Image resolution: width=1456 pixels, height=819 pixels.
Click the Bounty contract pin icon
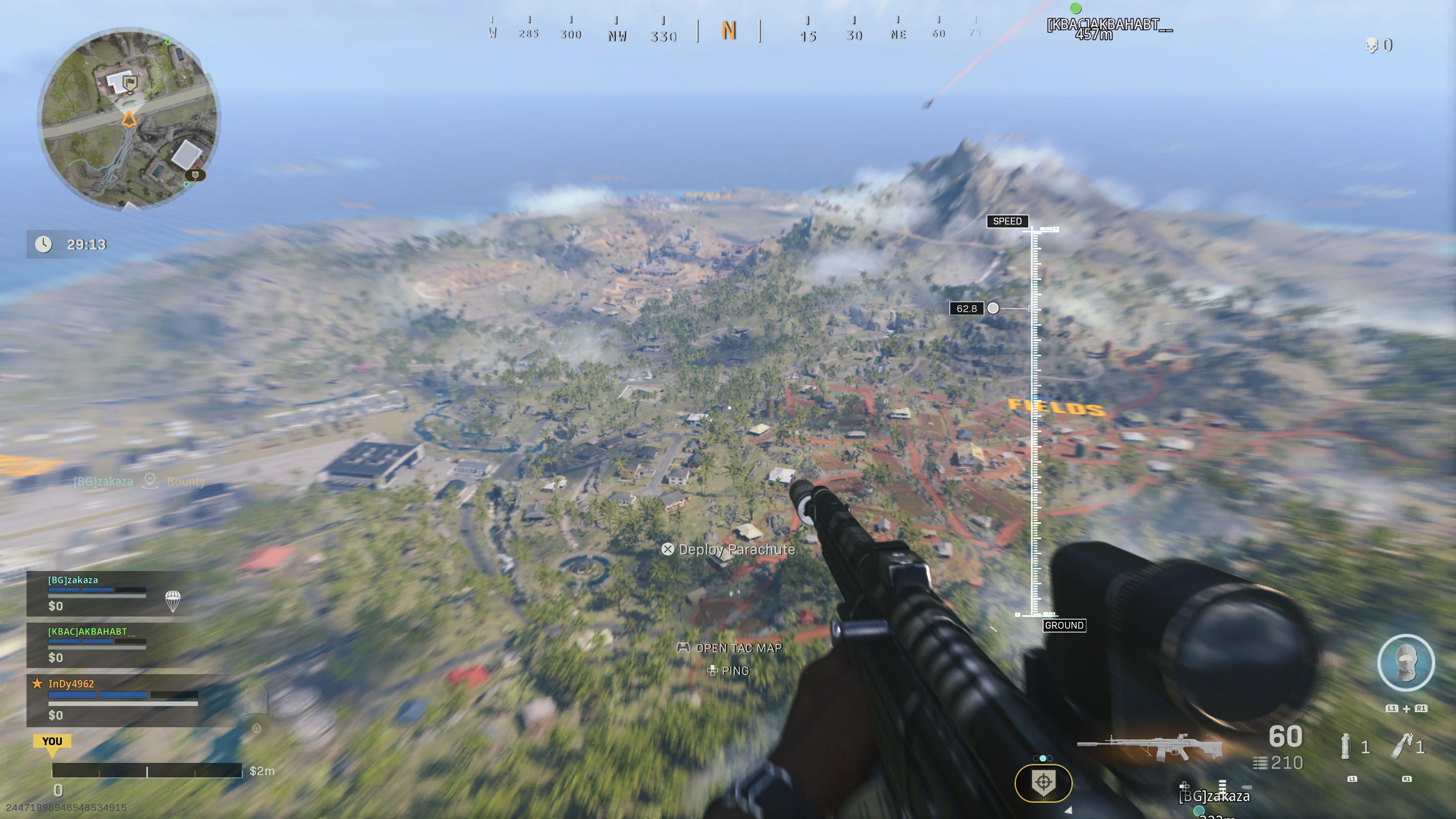pos(150,481)
